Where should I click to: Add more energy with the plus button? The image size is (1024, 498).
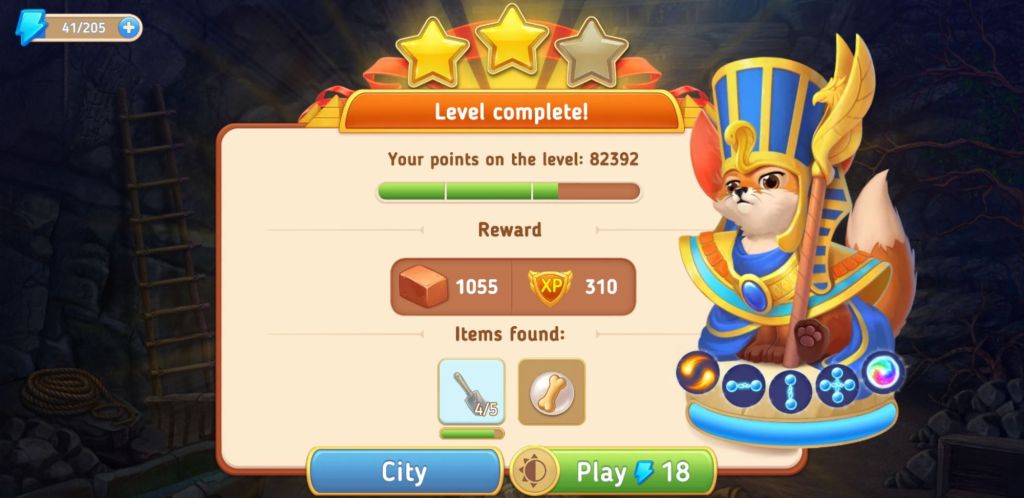128,27
